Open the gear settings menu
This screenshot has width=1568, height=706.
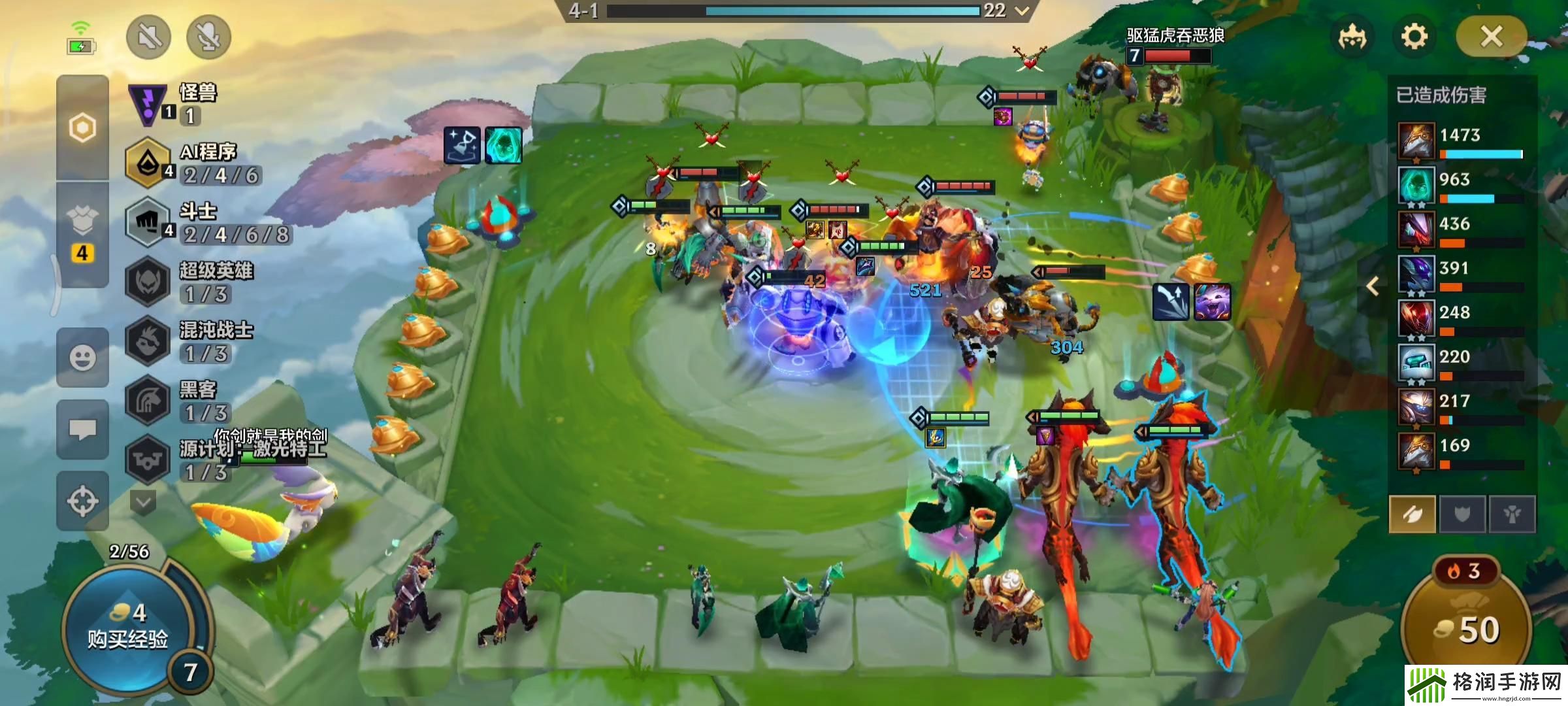coord(1414,37)
